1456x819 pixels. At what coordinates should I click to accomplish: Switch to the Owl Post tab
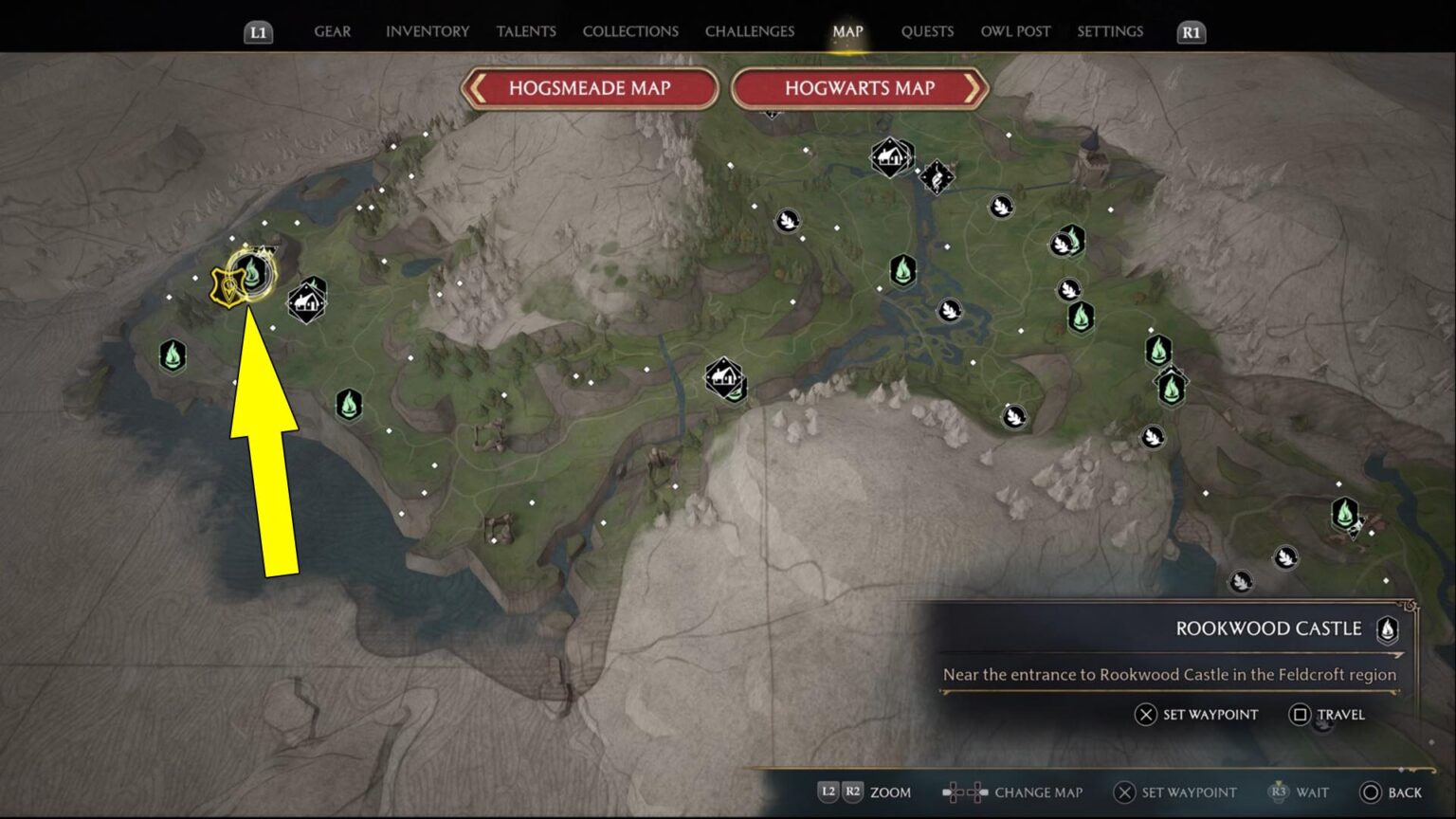(1015, 31)
